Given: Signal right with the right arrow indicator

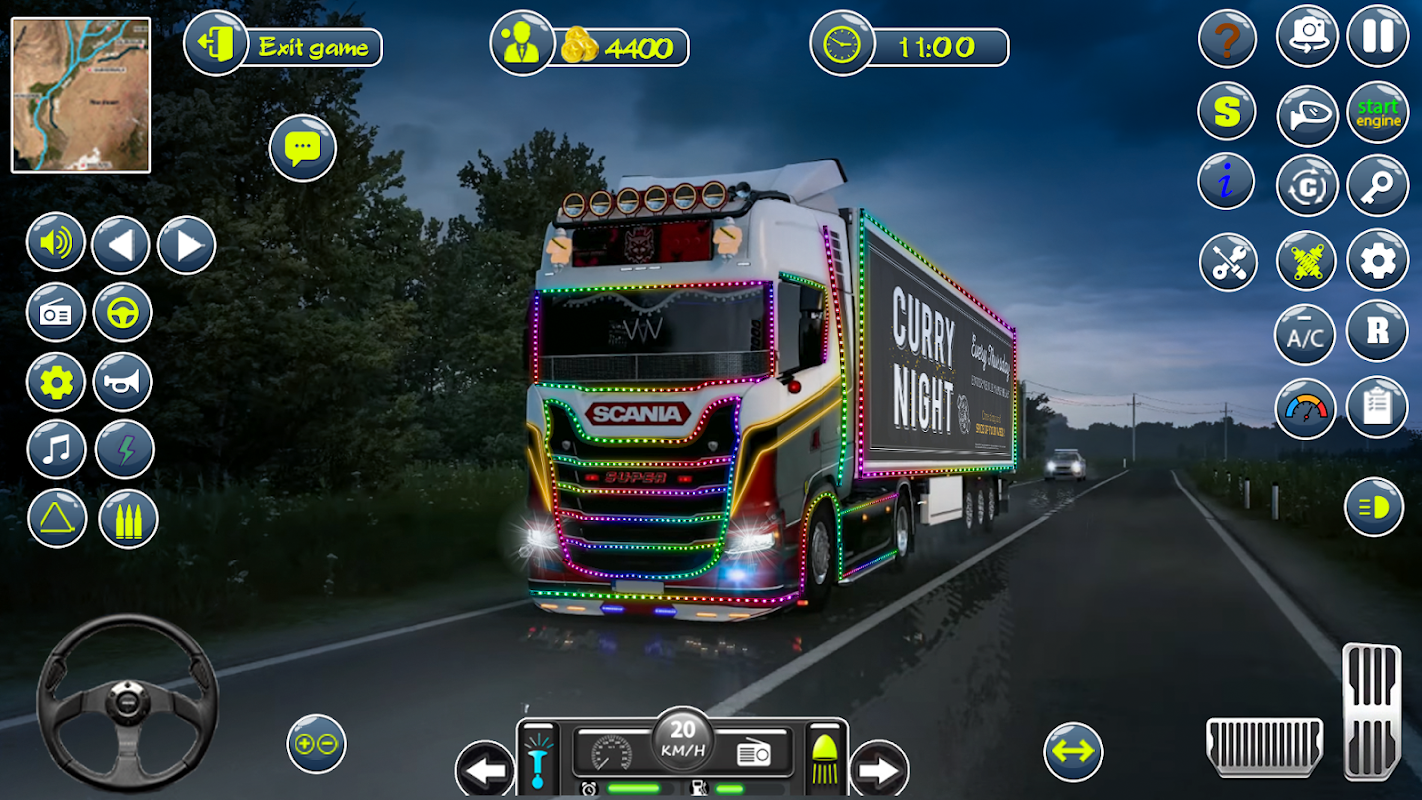Looking at the screenshot, I should 879,771.
